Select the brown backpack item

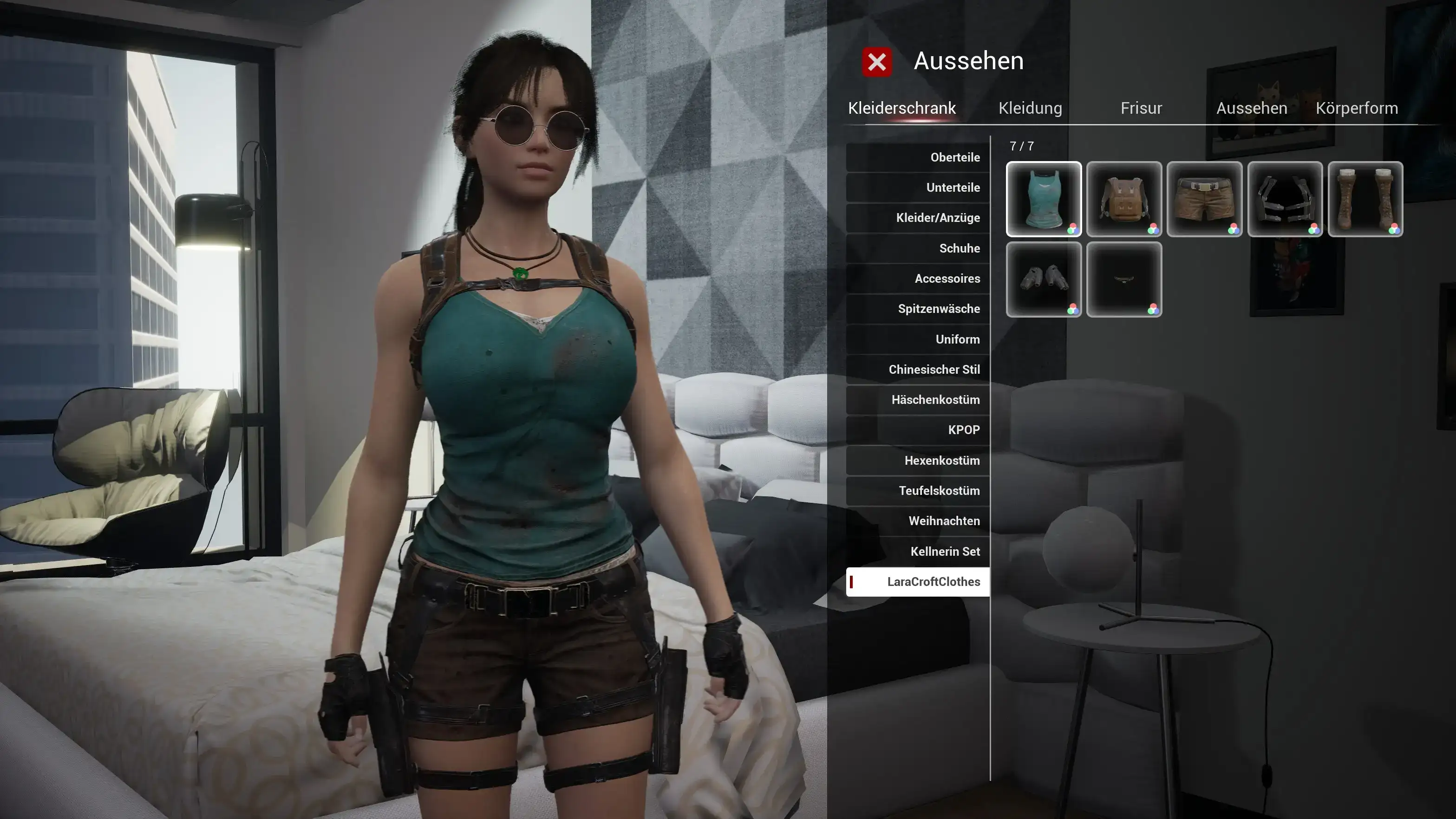[1123, 199]
